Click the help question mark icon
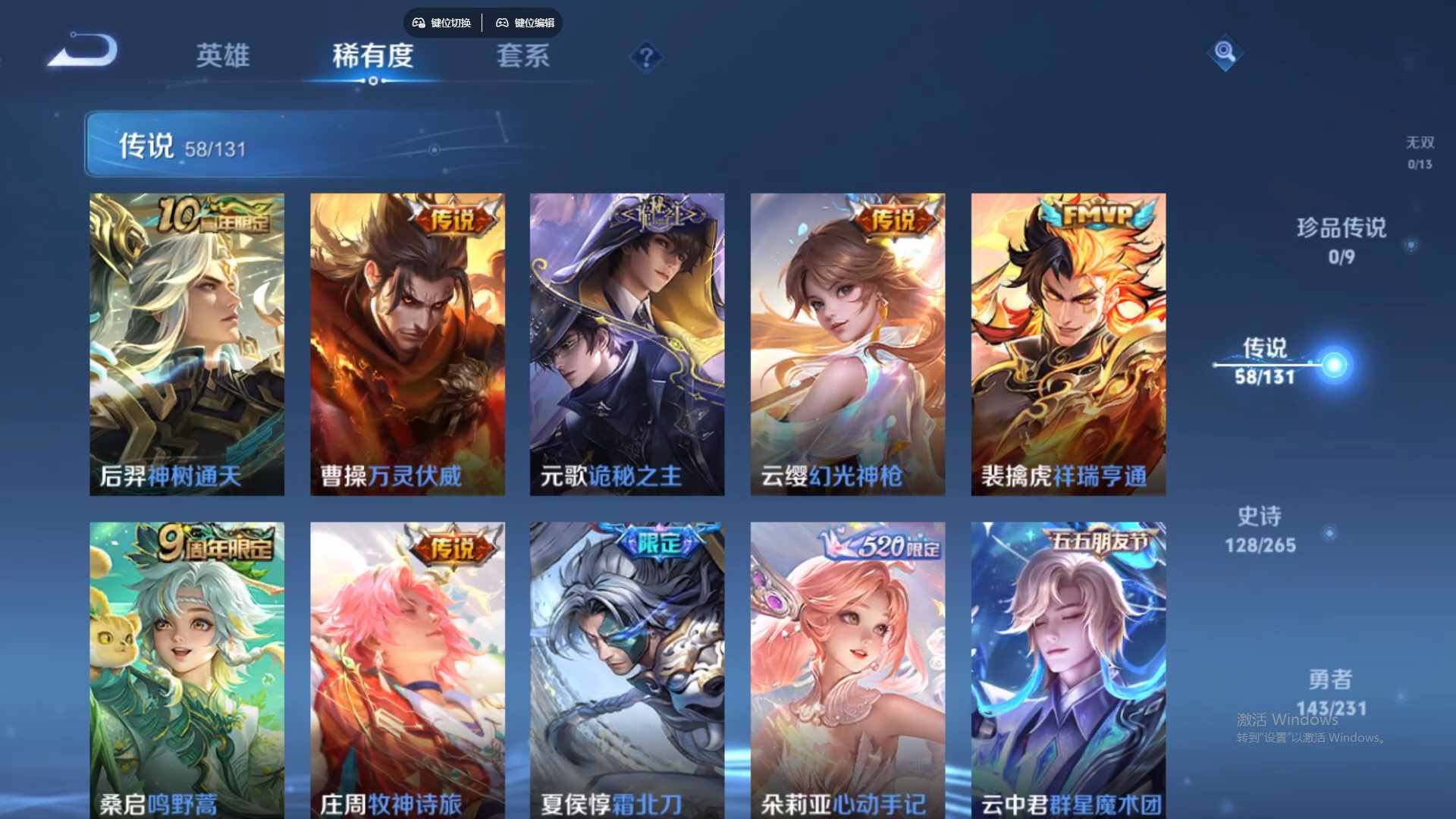The height and width of the screenshot is (819, 1456). pos(645,58)
